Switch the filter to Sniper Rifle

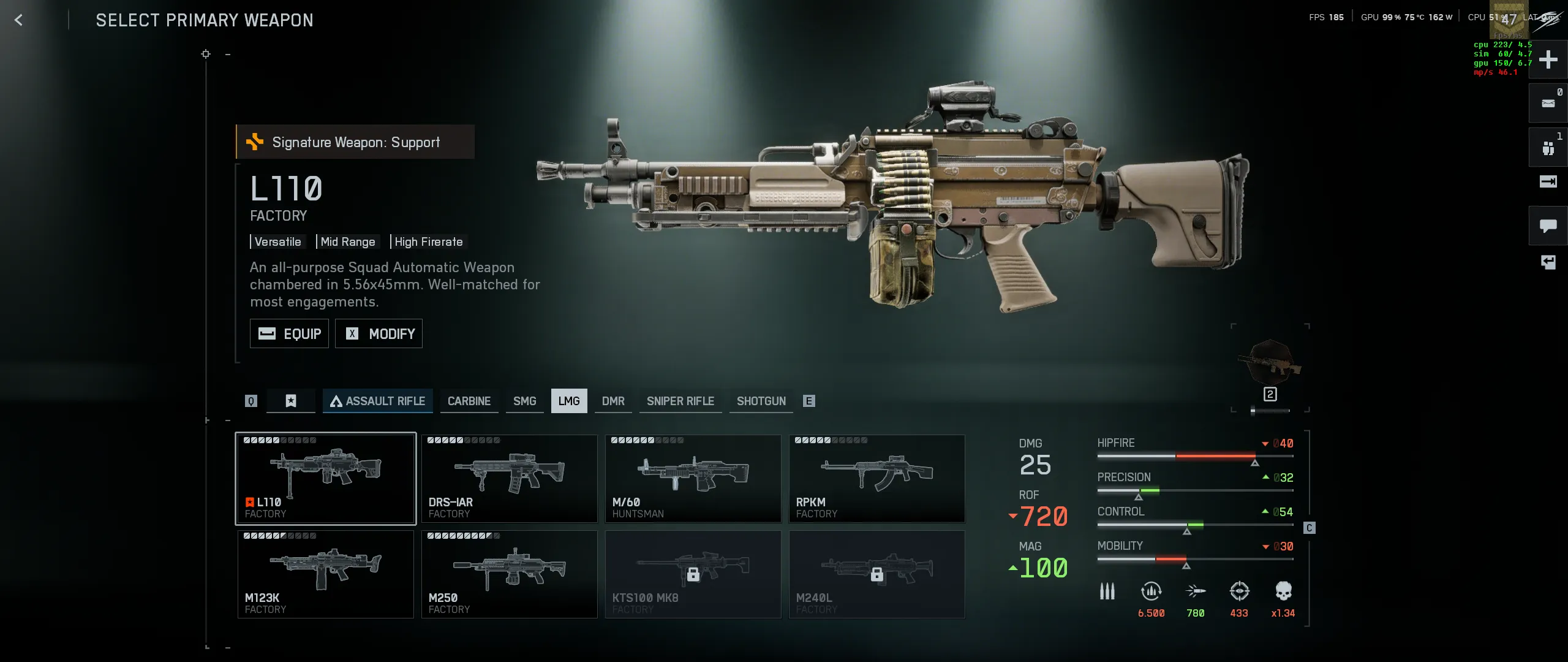coord(680,401)
